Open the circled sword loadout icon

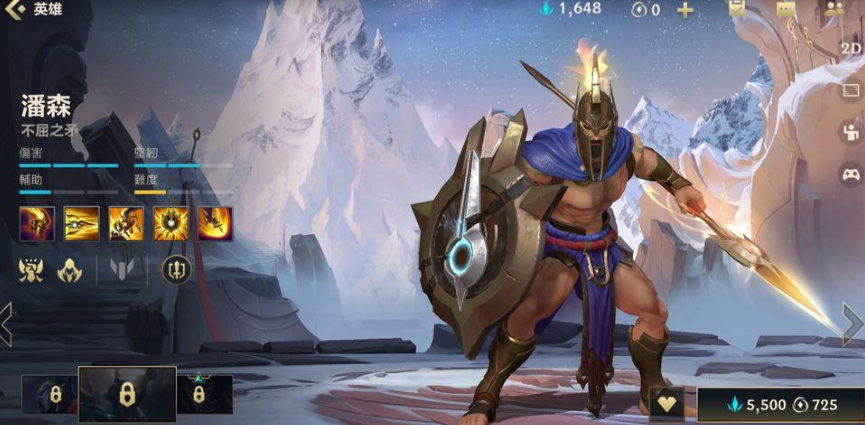[x=177, y=268]
